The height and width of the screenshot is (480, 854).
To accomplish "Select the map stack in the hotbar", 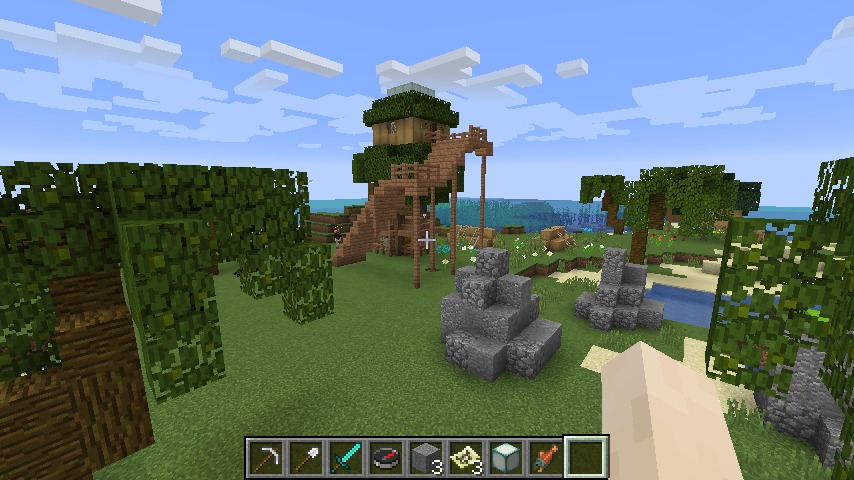I will [466, 457].
